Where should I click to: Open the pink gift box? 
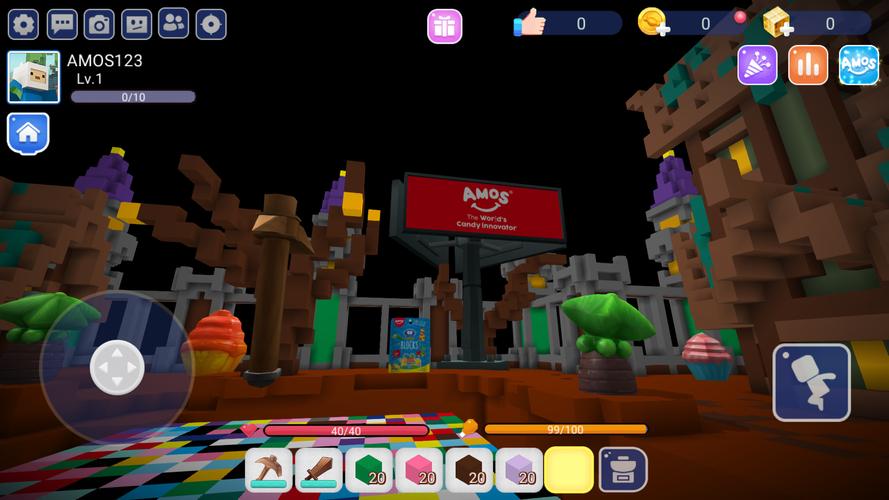coord(445,26)
